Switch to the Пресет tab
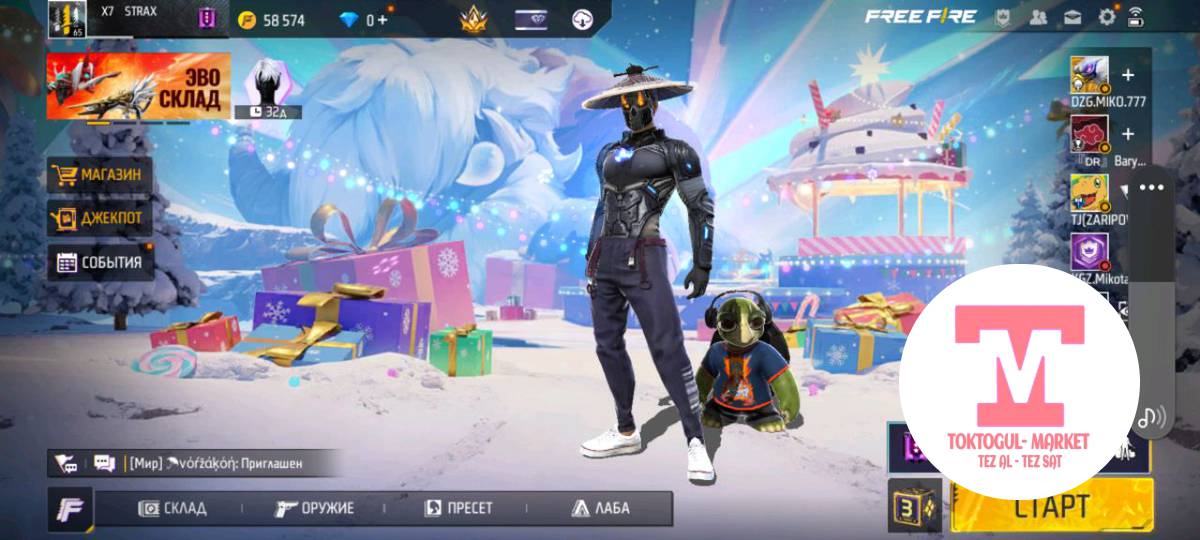Image resolution: width=1200 pixels, height=540 pixels. tap(459, 508)
